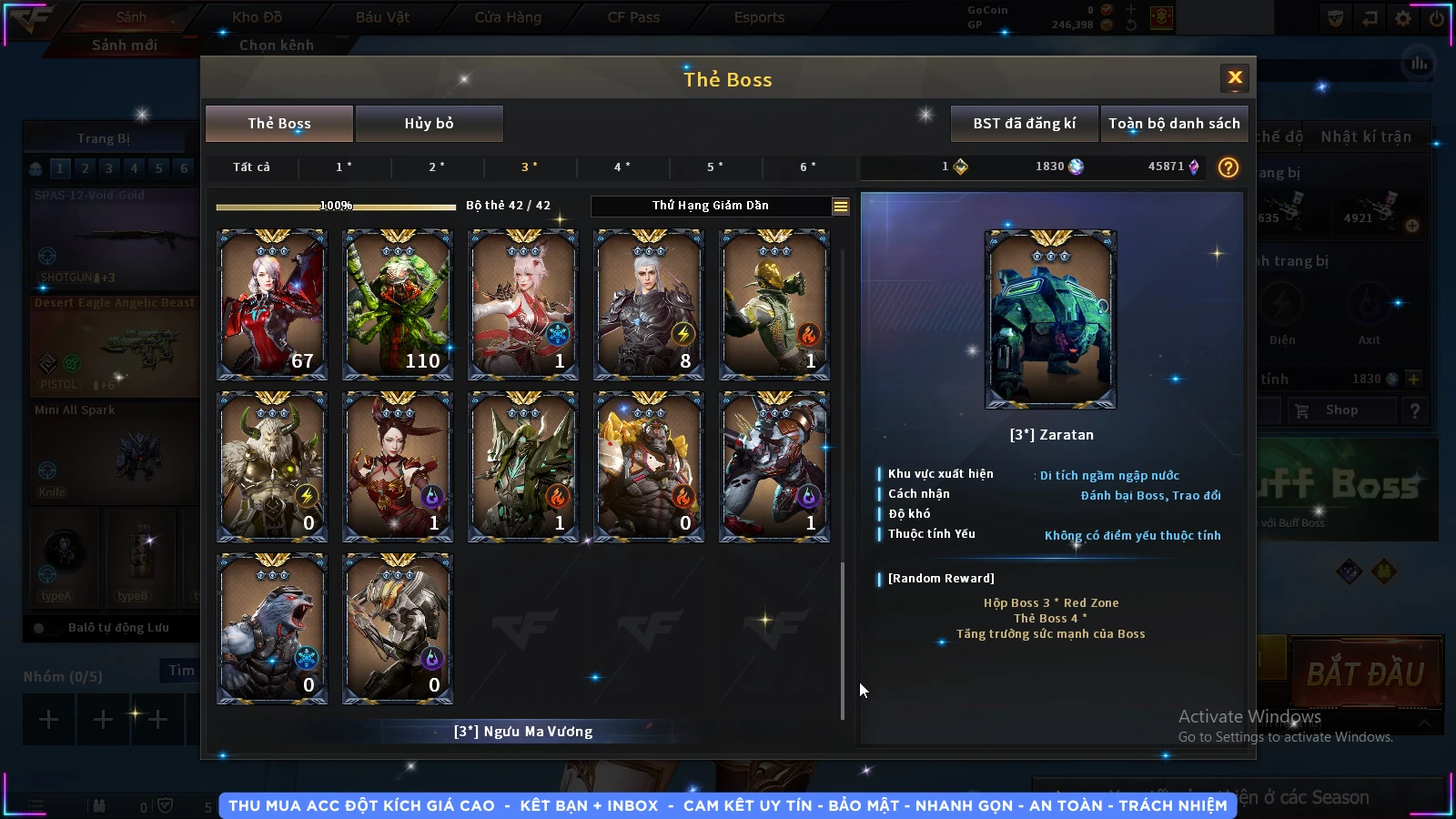Screen dimensions: 1456x819
Task: Select the Zaratan card preview image
Action: 1050,319
